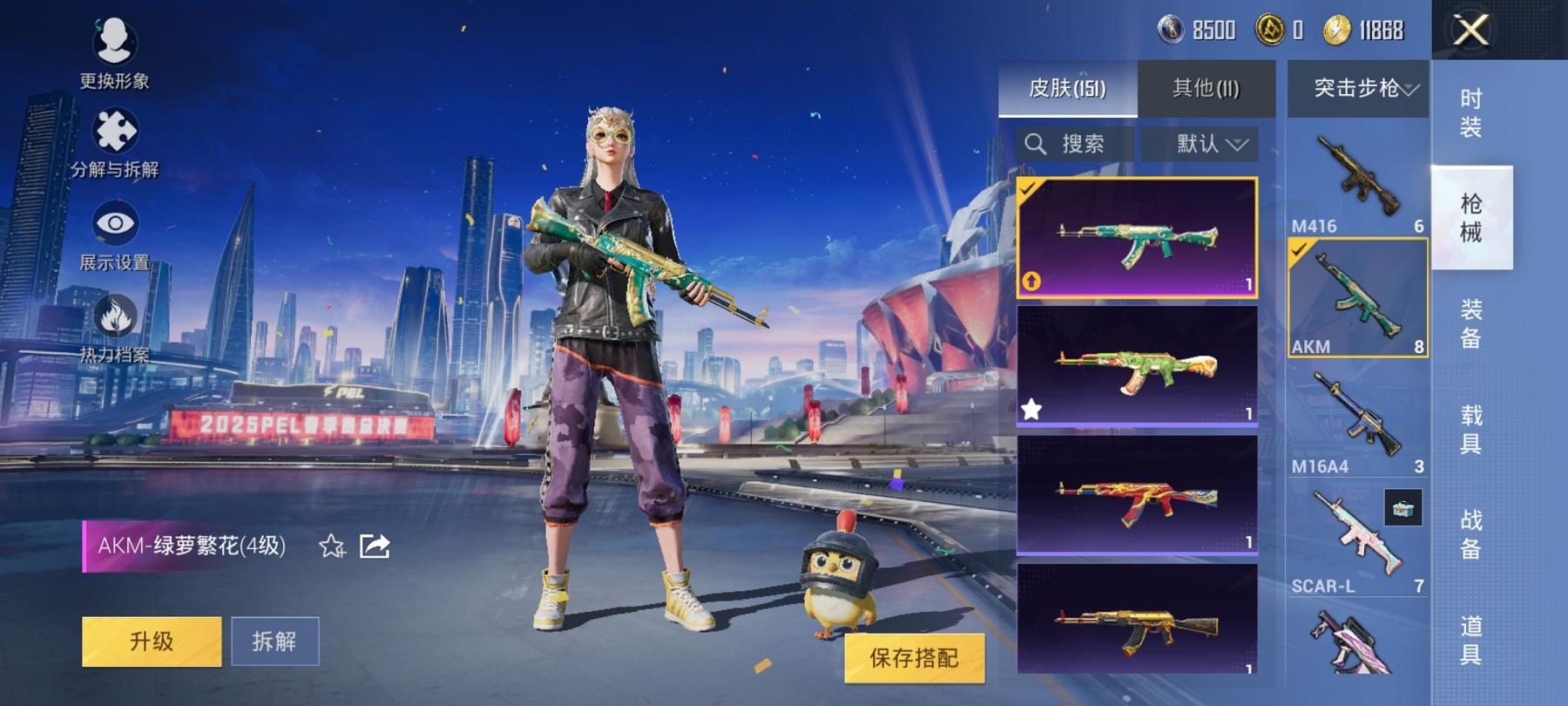Toggle the upgrade arrow badge on first skin
Viewport: 1568px width, 706px height.
(1031, 281)
